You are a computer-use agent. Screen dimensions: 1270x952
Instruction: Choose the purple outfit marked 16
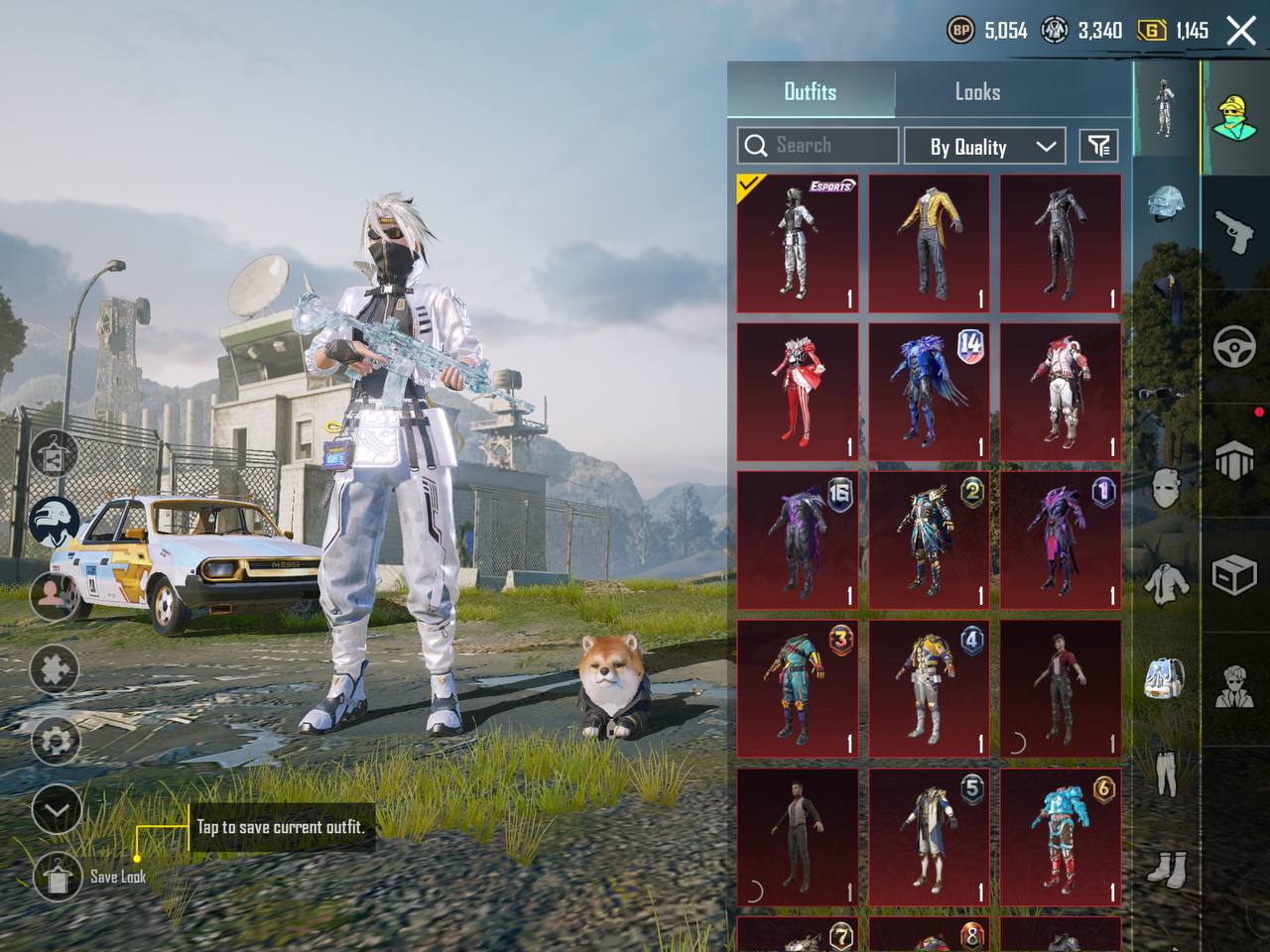click(x=798, y=540)
